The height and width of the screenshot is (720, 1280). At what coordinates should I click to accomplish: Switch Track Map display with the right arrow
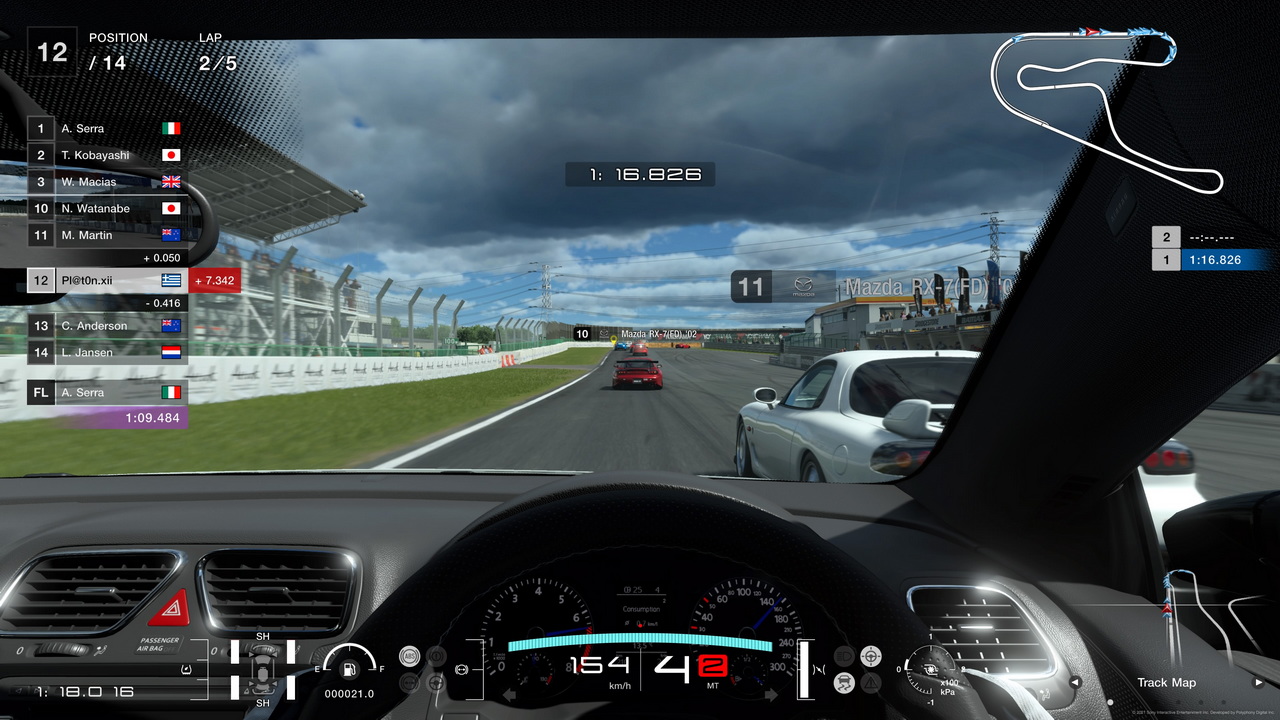point(1259,683)
